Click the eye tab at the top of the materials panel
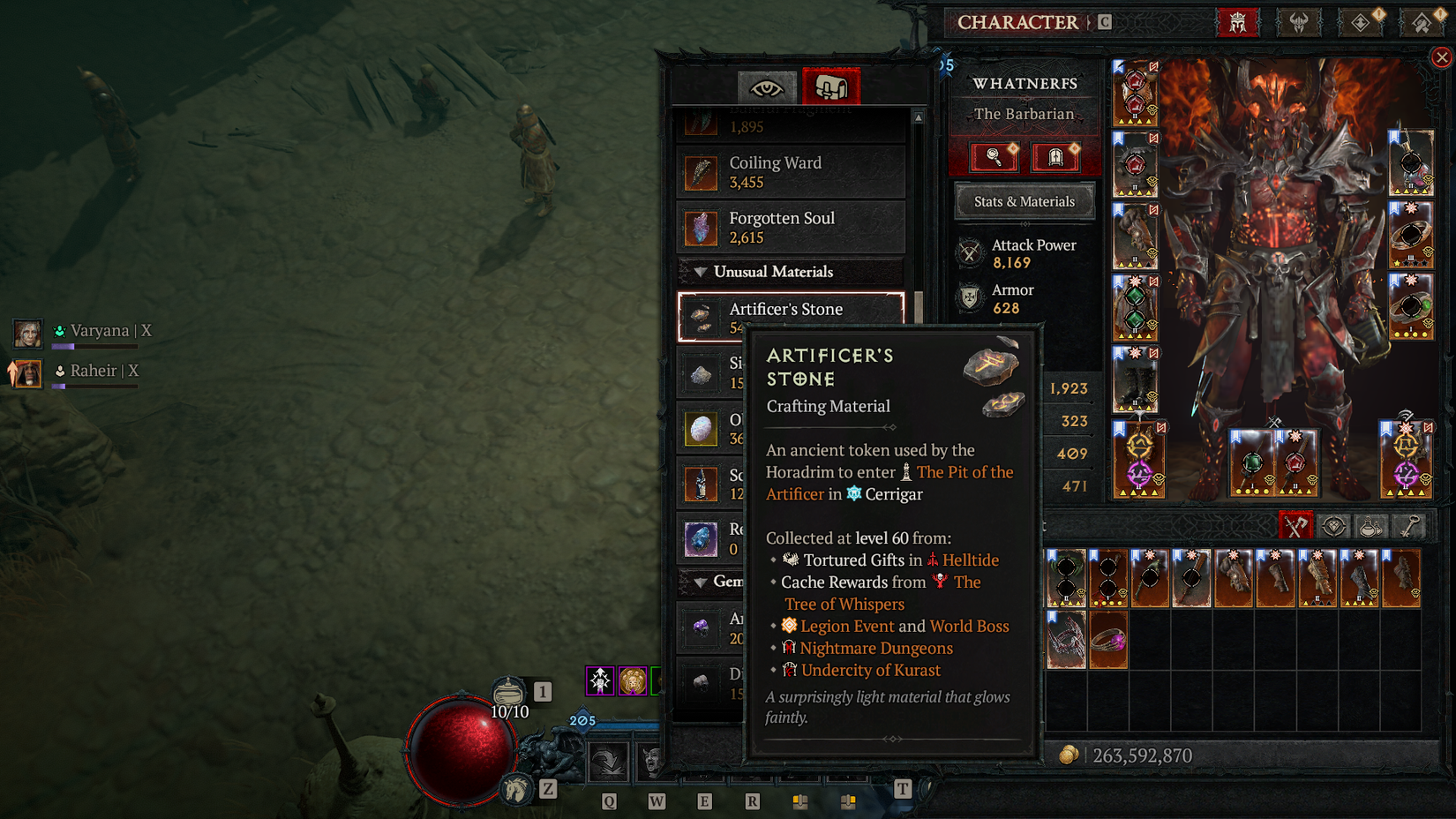Viewport: 1456px width, 819px height. coord(768,86)
